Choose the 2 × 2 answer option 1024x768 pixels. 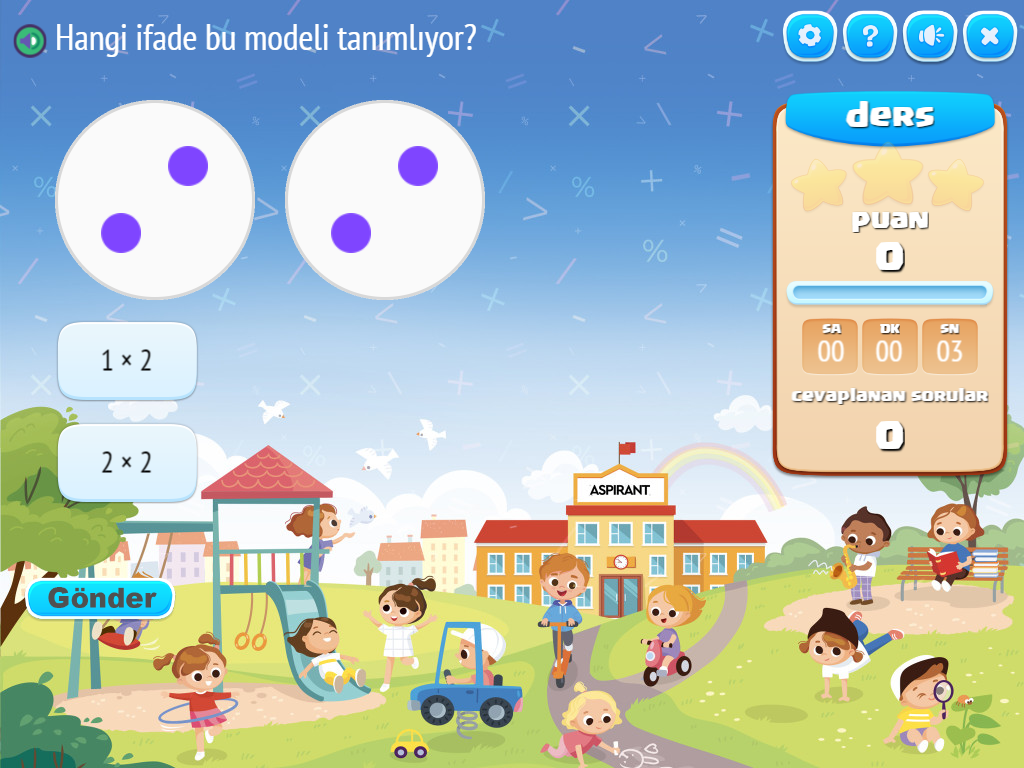coord(127,462)
